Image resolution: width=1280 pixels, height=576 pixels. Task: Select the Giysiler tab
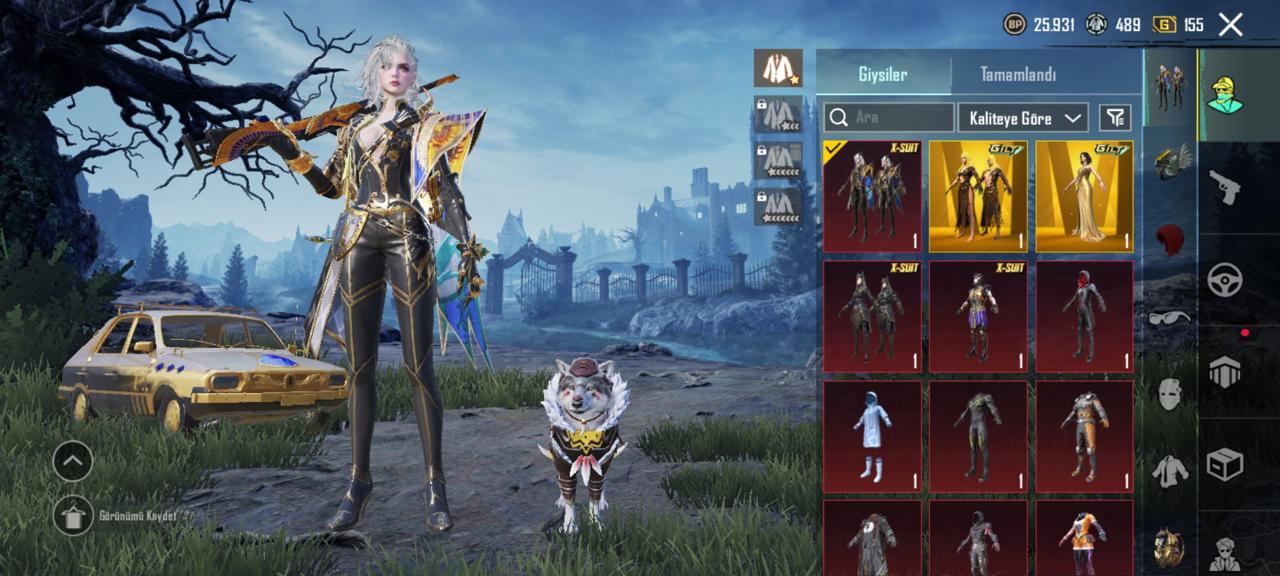pyautogui.click(x=883, y=75)
